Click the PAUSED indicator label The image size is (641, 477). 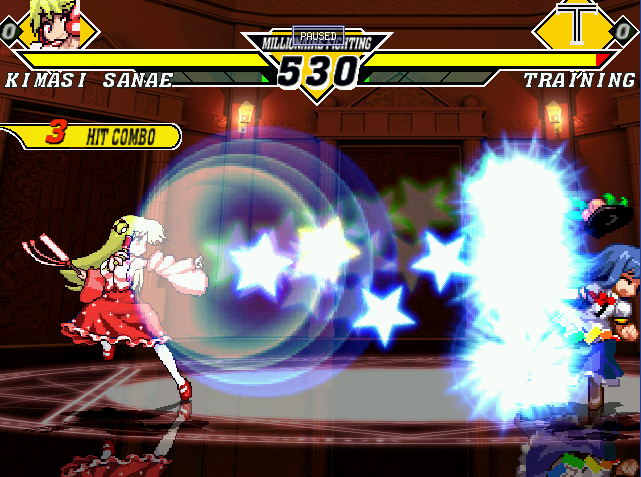pos(318,35)
